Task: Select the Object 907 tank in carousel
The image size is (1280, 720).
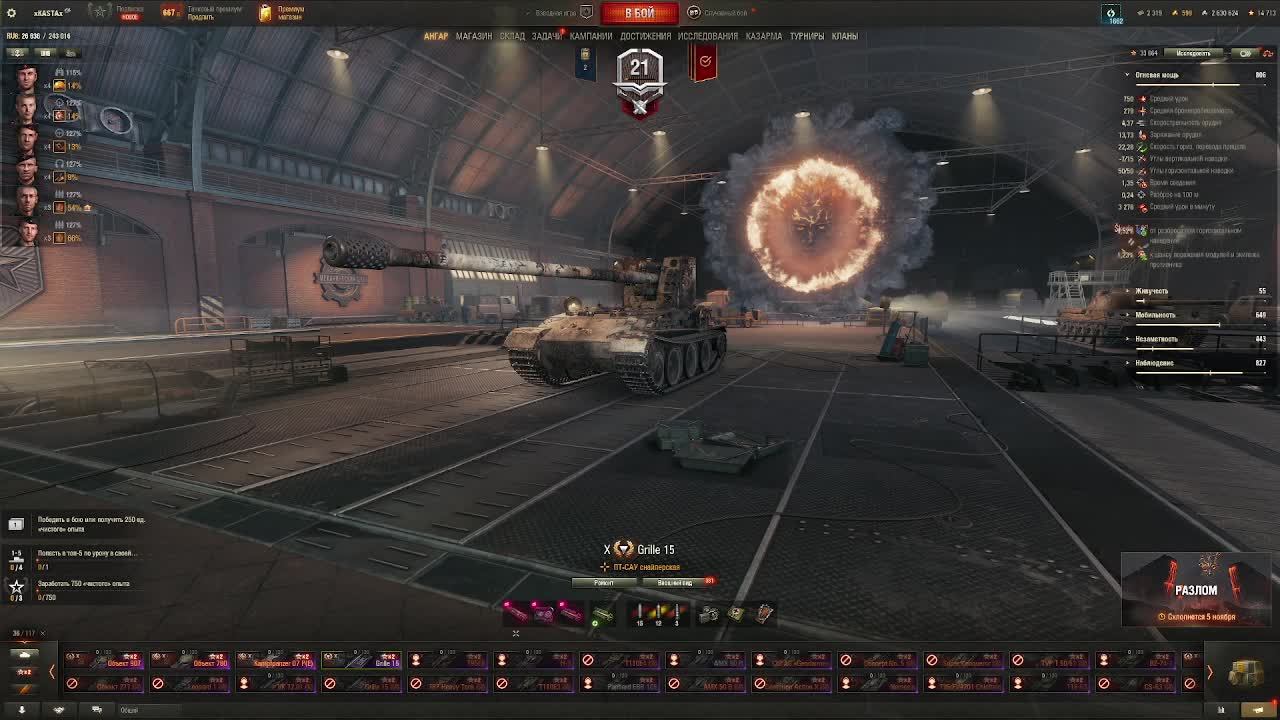Action: [105, 660]
